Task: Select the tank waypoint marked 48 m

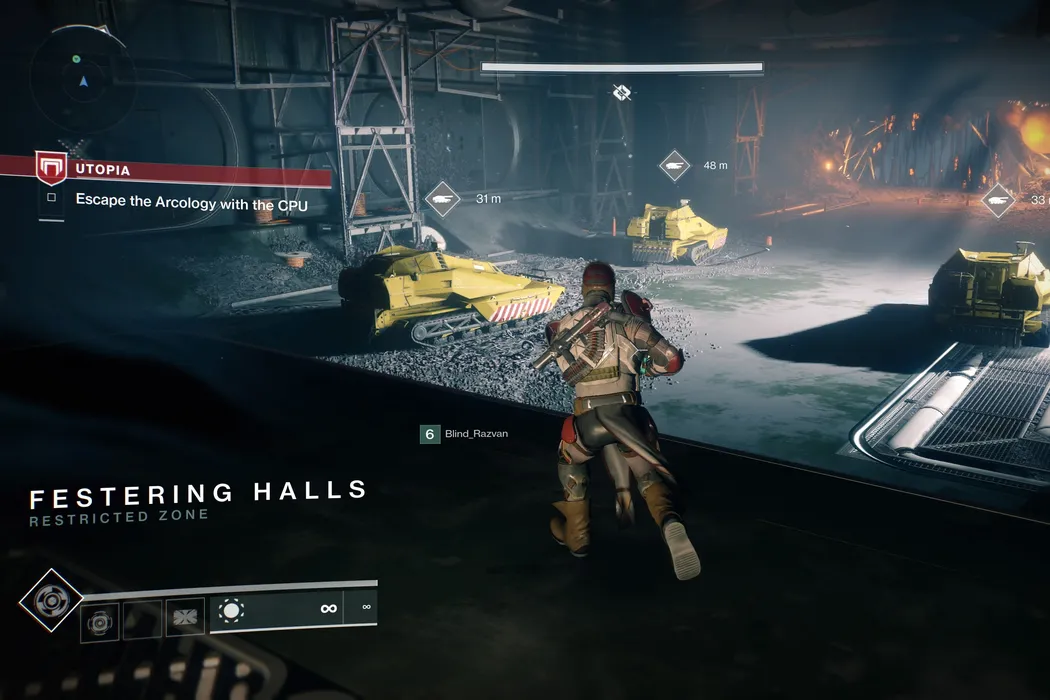Action: tap(675, 165)
